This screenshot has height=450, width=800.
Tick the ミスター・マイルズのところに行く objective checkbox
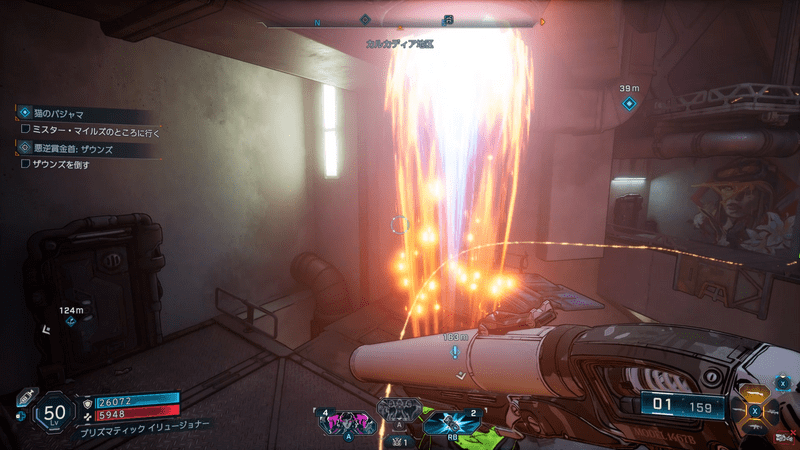click(25, 130)
